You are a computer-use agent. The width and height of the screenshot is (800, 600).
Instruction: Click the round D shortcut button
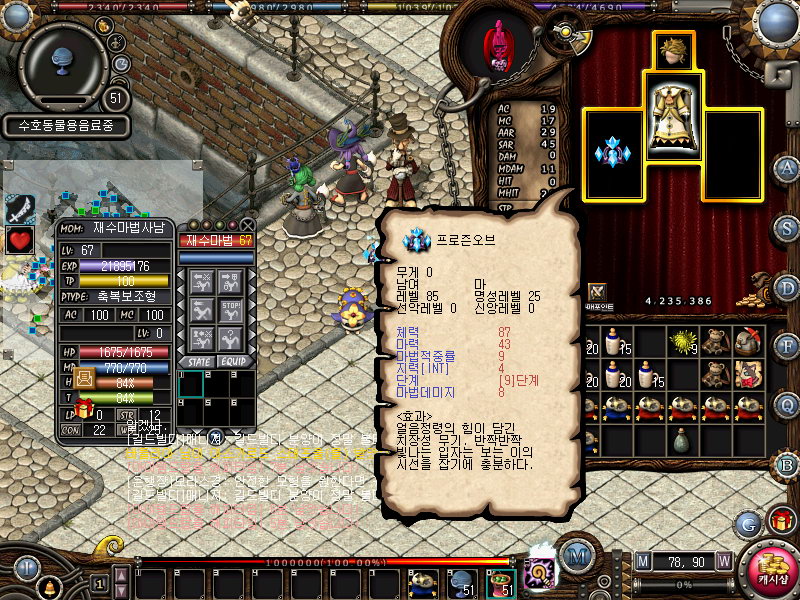(786, 289)
